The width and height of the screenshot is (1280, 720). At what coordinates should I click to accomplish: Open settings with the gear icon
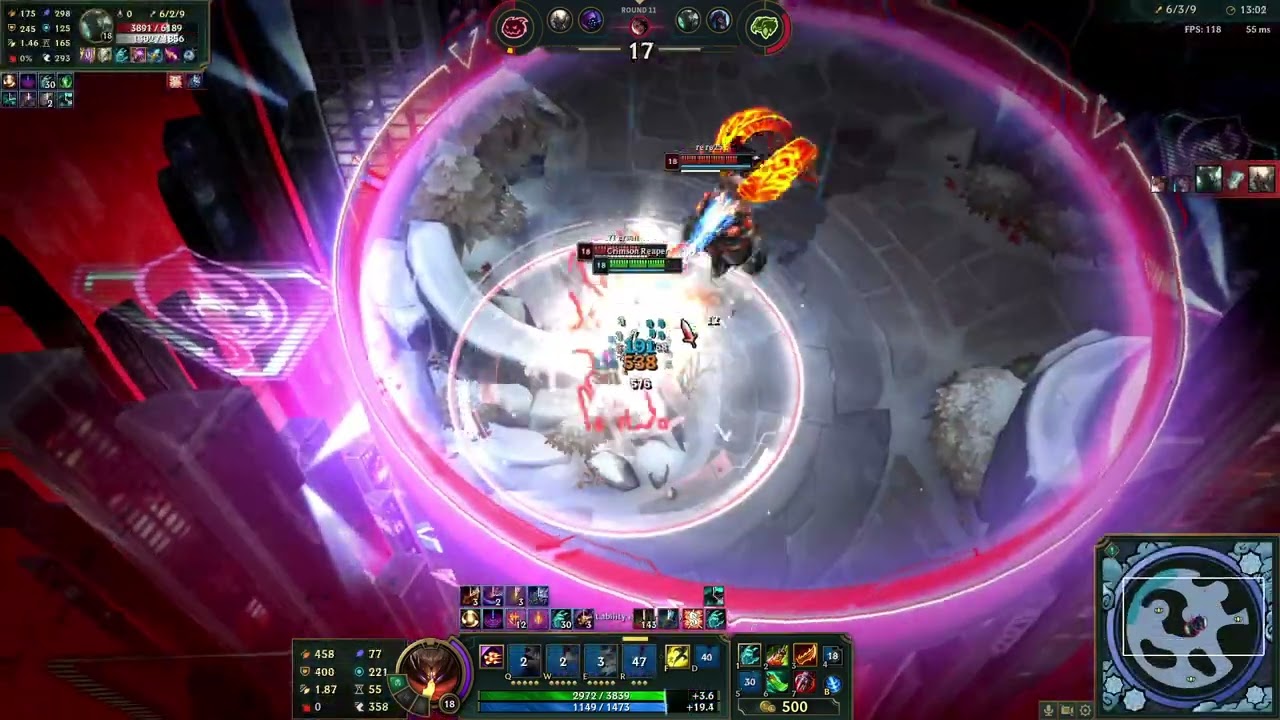[1085, 710]
